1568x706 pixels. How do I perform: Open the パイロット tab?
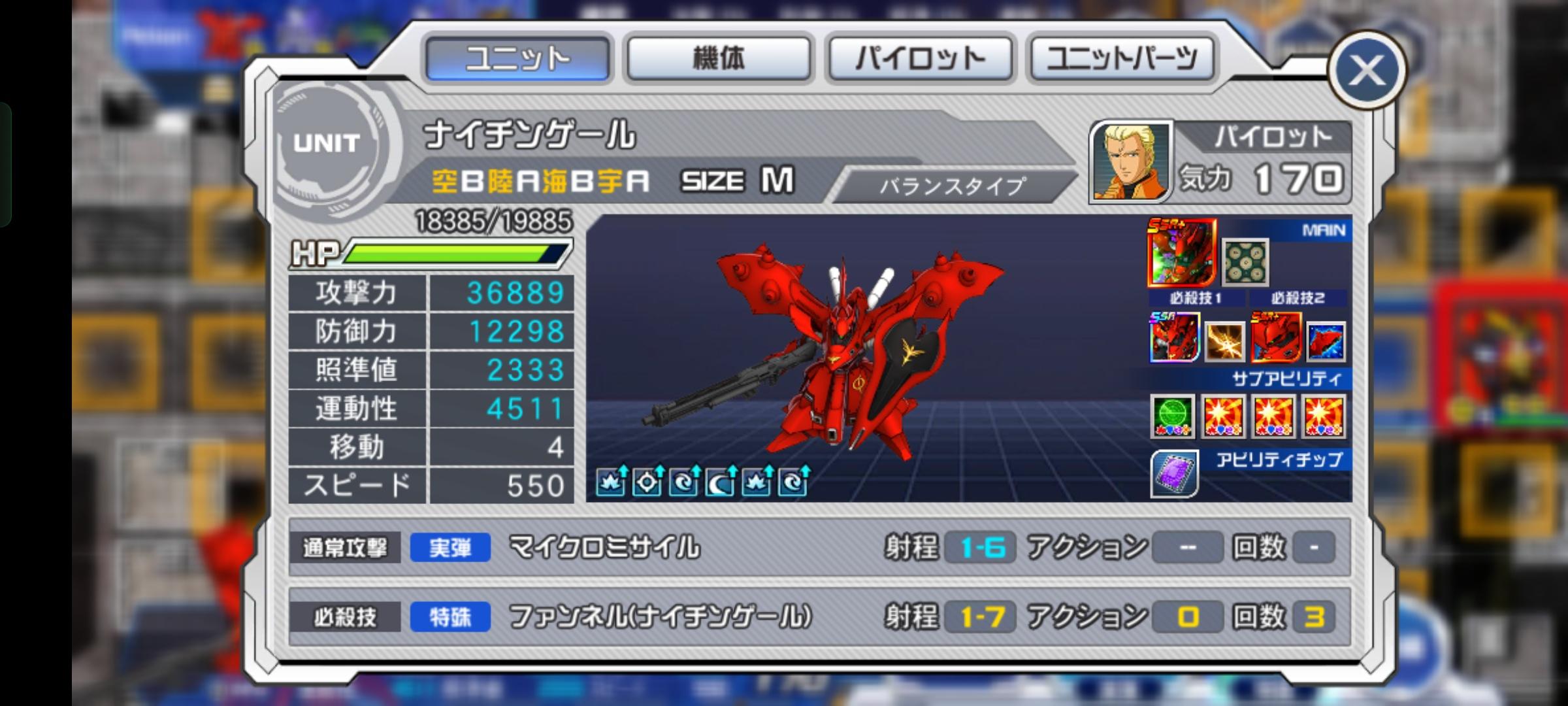pyautogui.click(x=920, y=59)
